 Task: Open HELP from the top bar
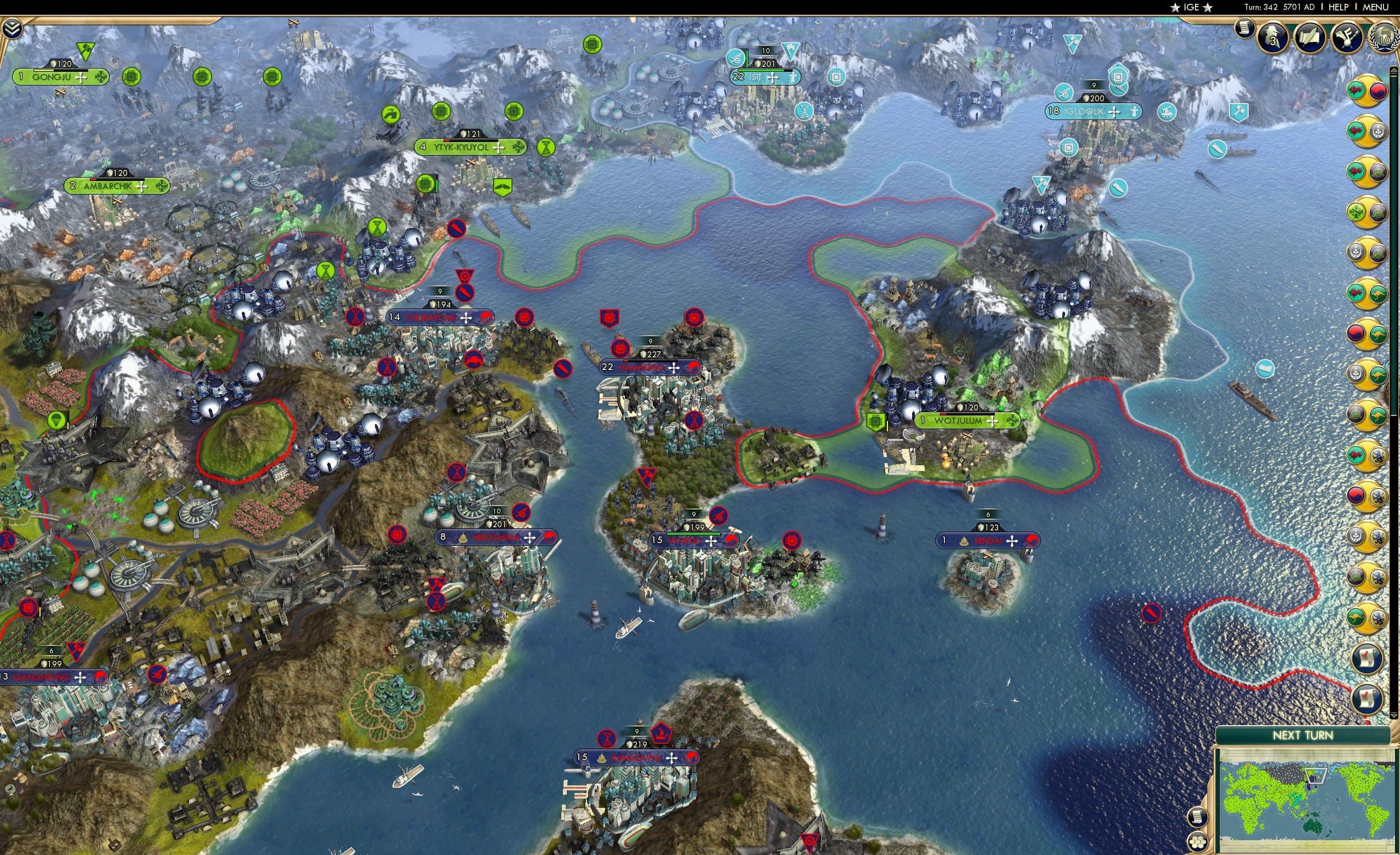[1338, 7]
